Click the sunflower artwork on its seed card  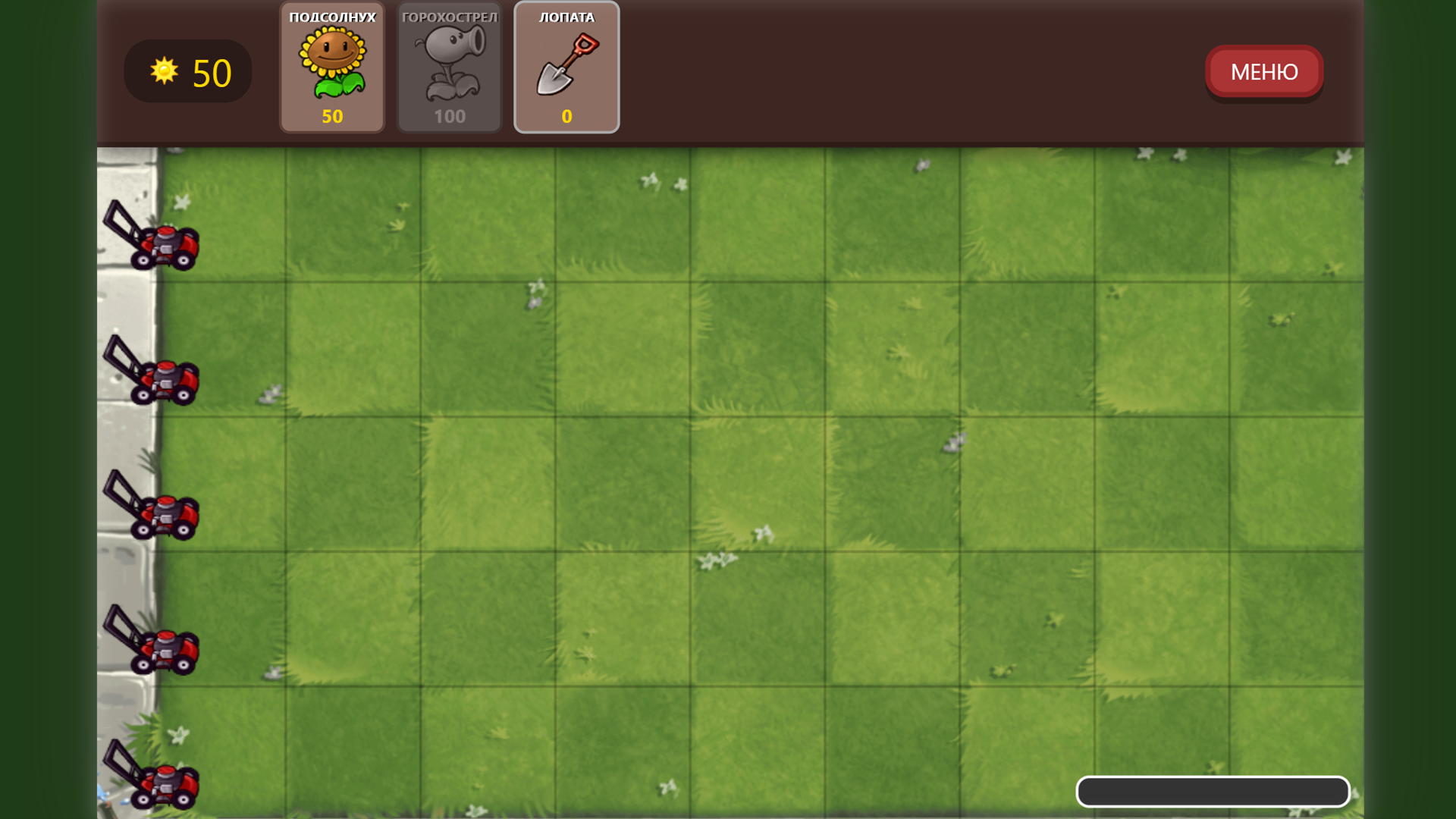[x=332, y=62]
